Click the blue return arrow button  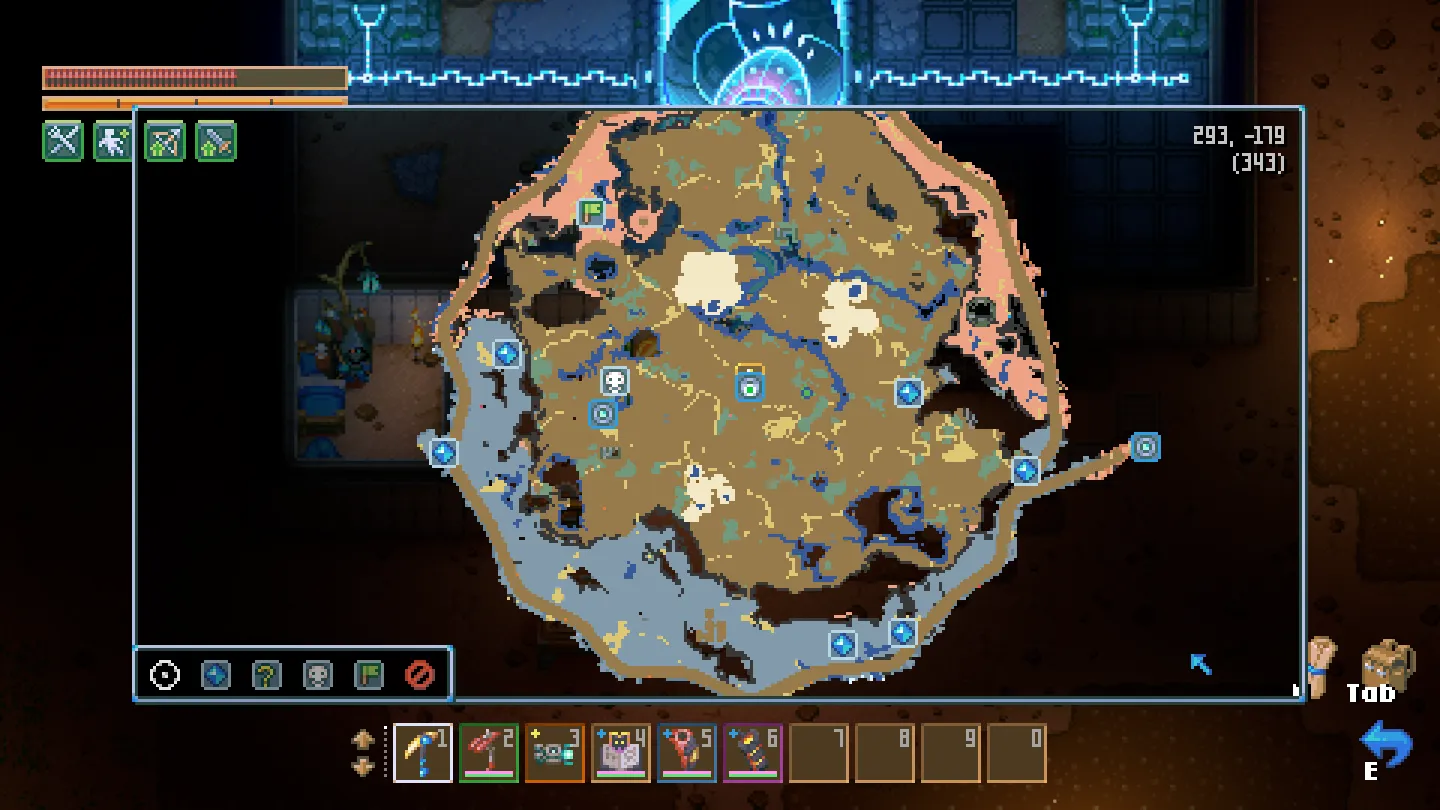[x=1386, y=745]
